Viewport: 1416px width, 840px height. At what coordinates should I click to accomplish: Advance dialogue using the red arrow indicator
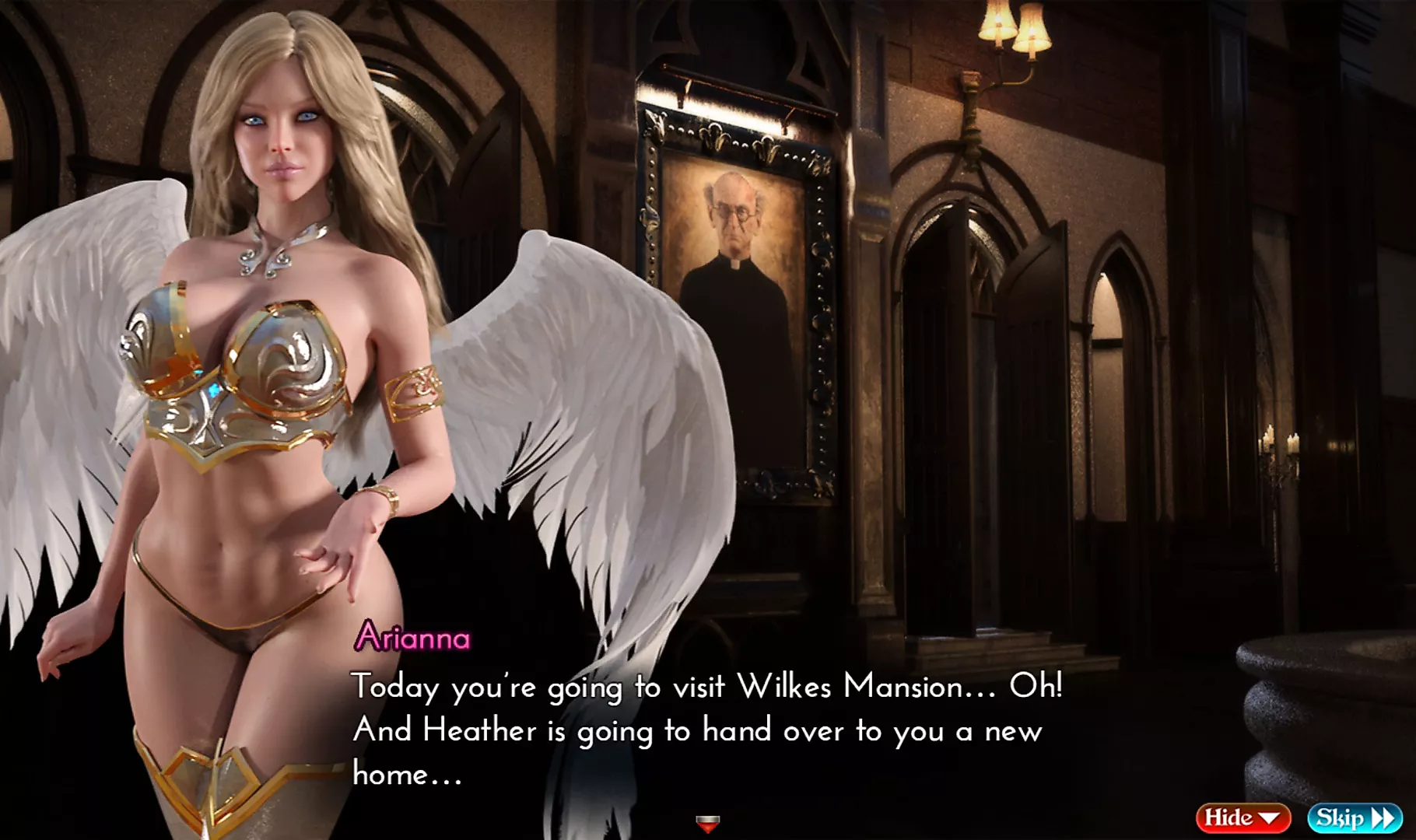click(707, 824)
